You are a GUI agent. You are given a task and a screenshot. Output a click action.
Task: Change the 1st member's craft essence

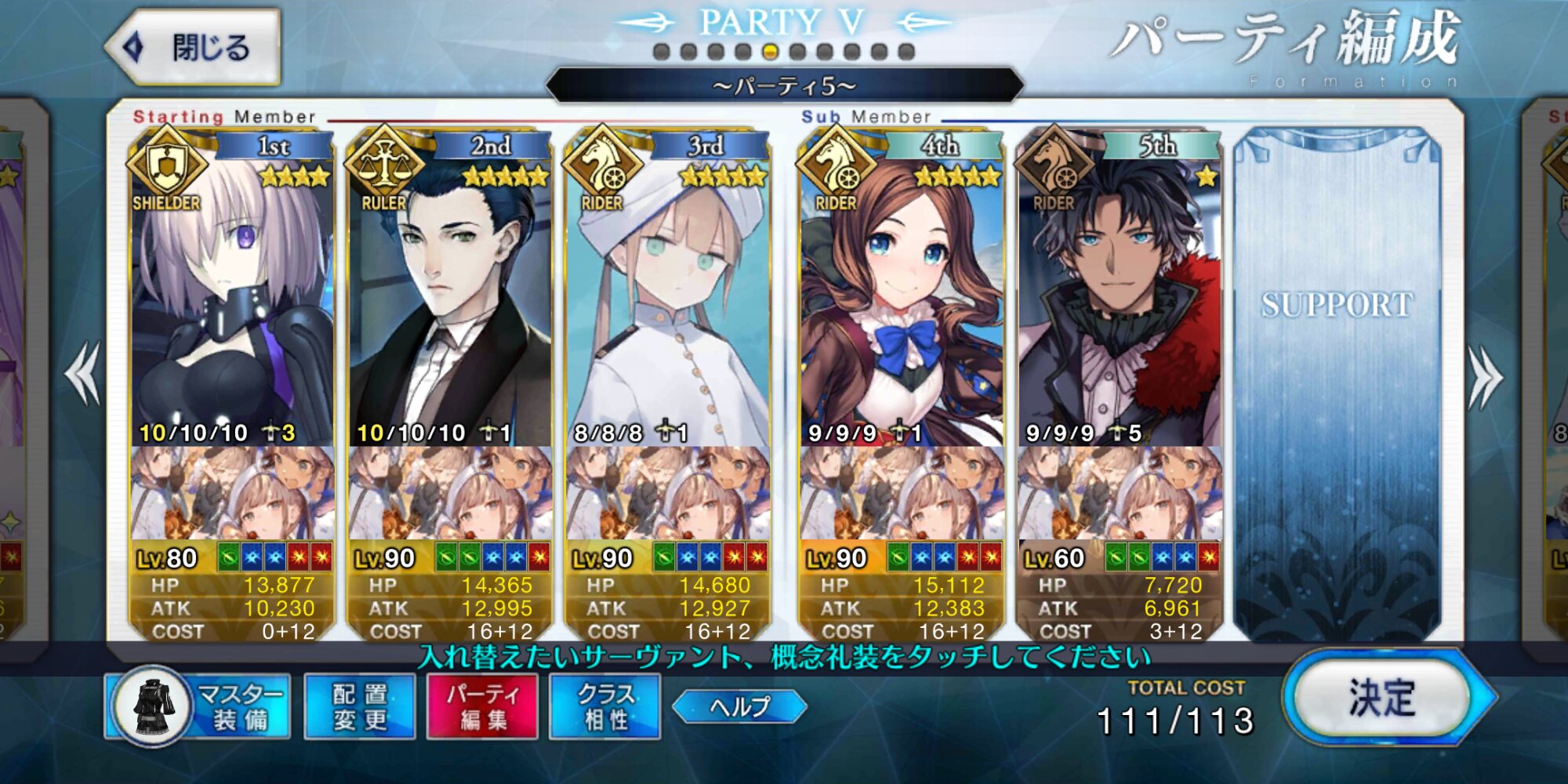232,494
